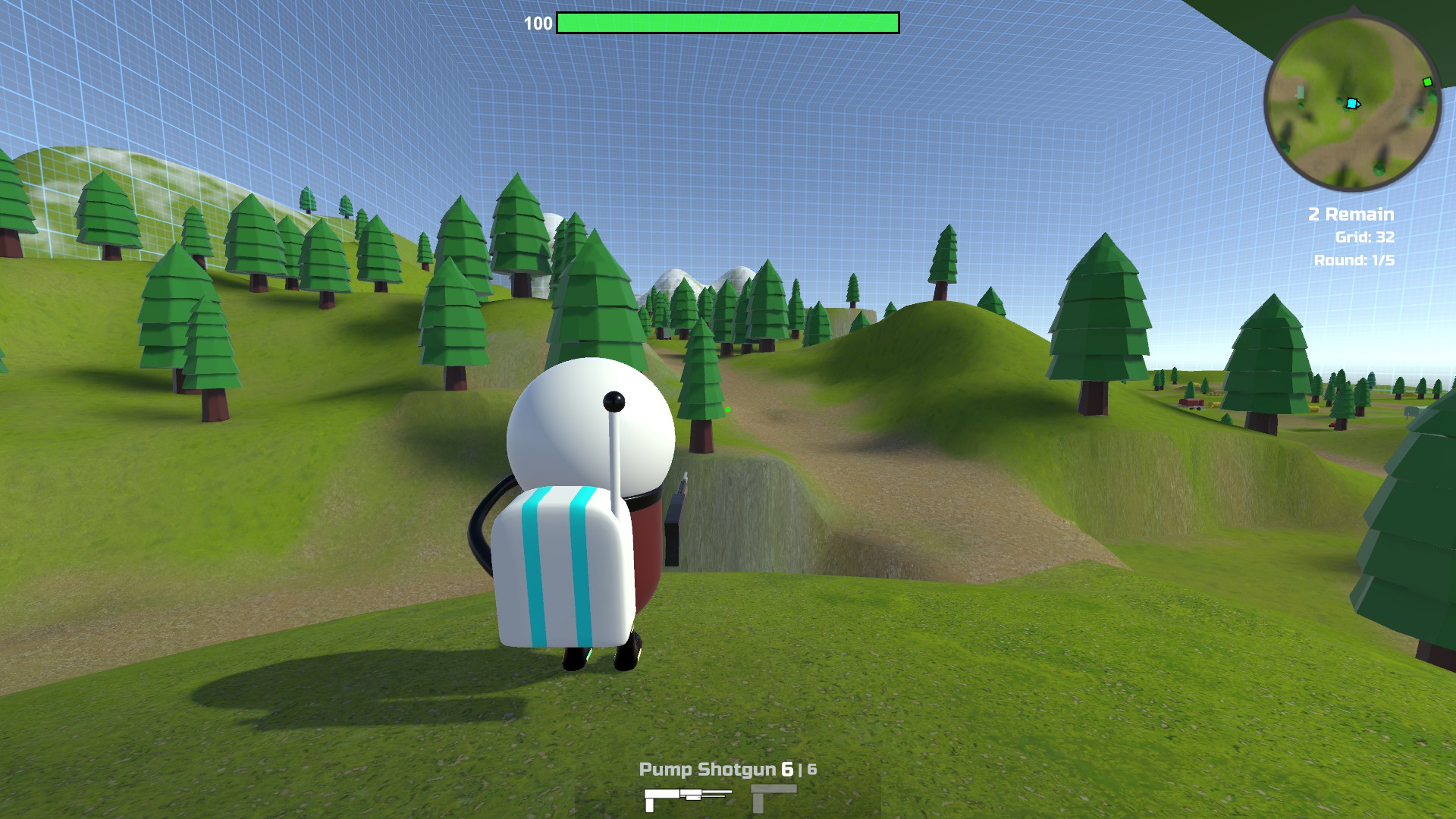Click the green enemy marker on the minimap
Screen dimensions: 1456x819
(1427, 82)
